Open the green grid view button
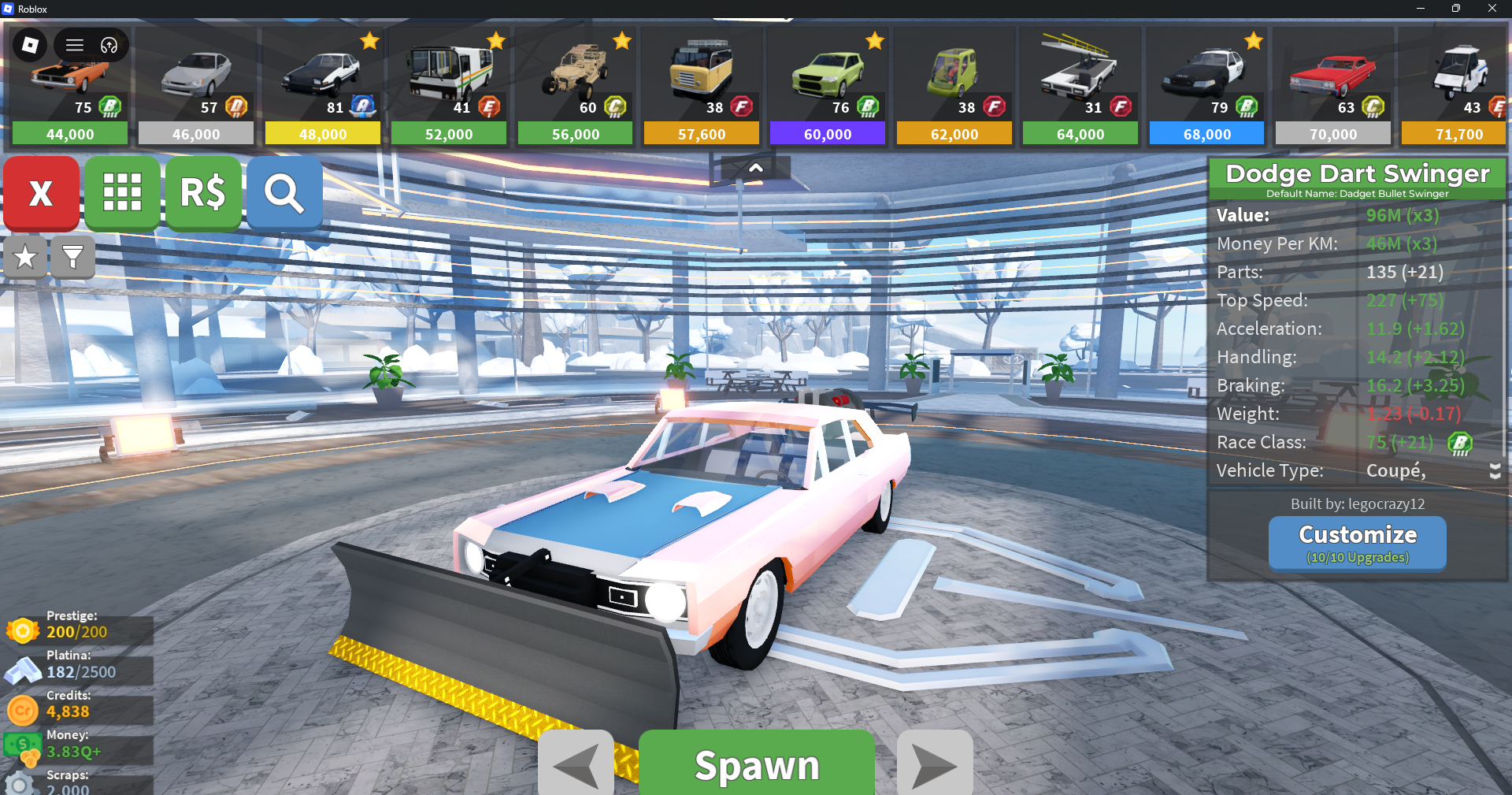 pos(122,193)
